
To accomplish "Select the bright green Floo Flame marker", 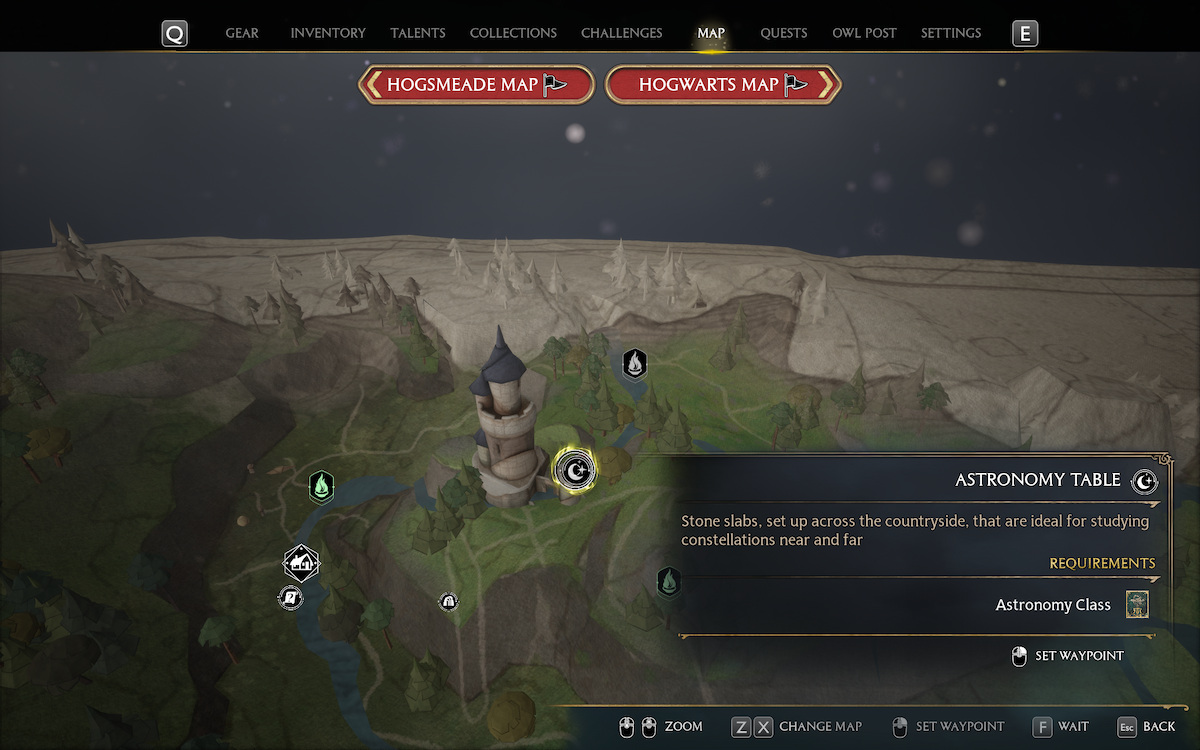I will pyautogui.click(x=321, y=487).
